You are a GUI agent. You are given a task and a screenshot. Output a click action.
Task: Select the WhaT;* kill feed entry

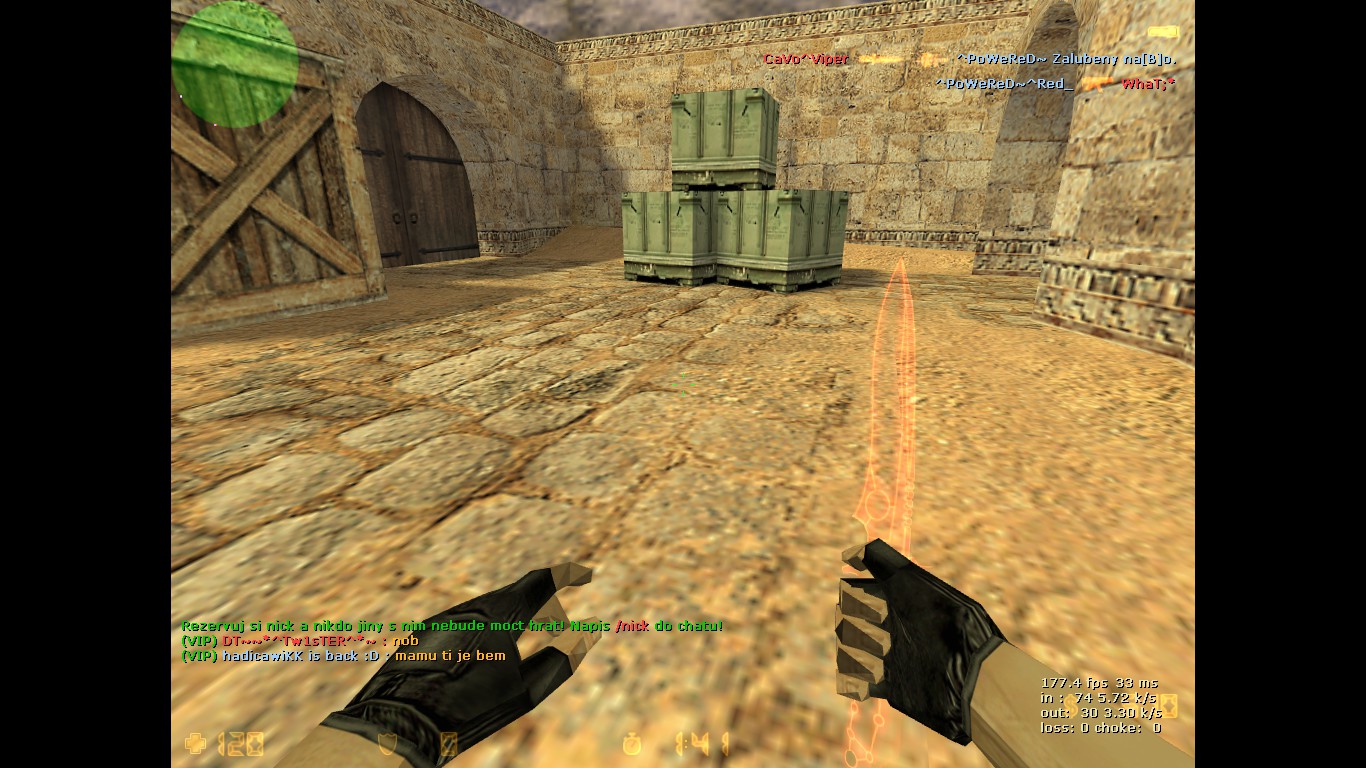pyautogui.click(x=1148, y=84)
